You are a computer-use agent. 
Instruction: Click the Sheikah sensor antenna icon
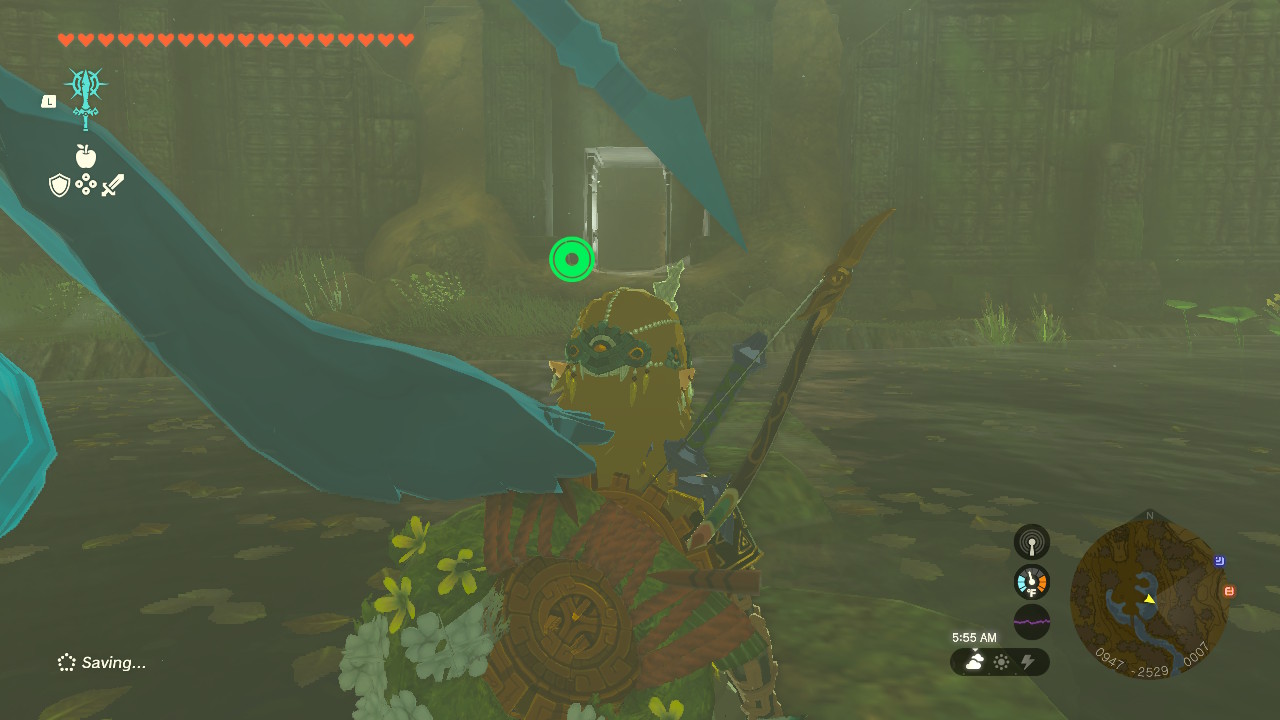1031,542
